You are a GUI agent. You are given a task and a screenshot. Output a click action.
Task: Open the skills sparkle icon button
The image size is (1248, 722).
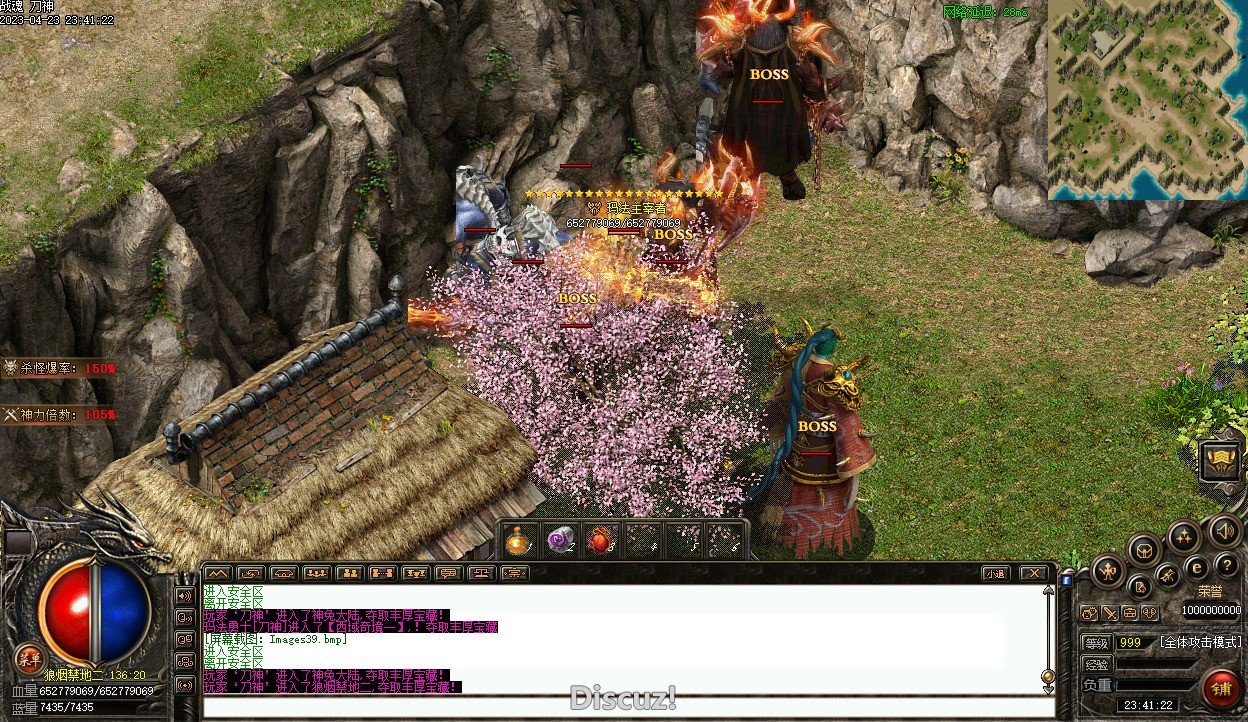point(1184,536)
